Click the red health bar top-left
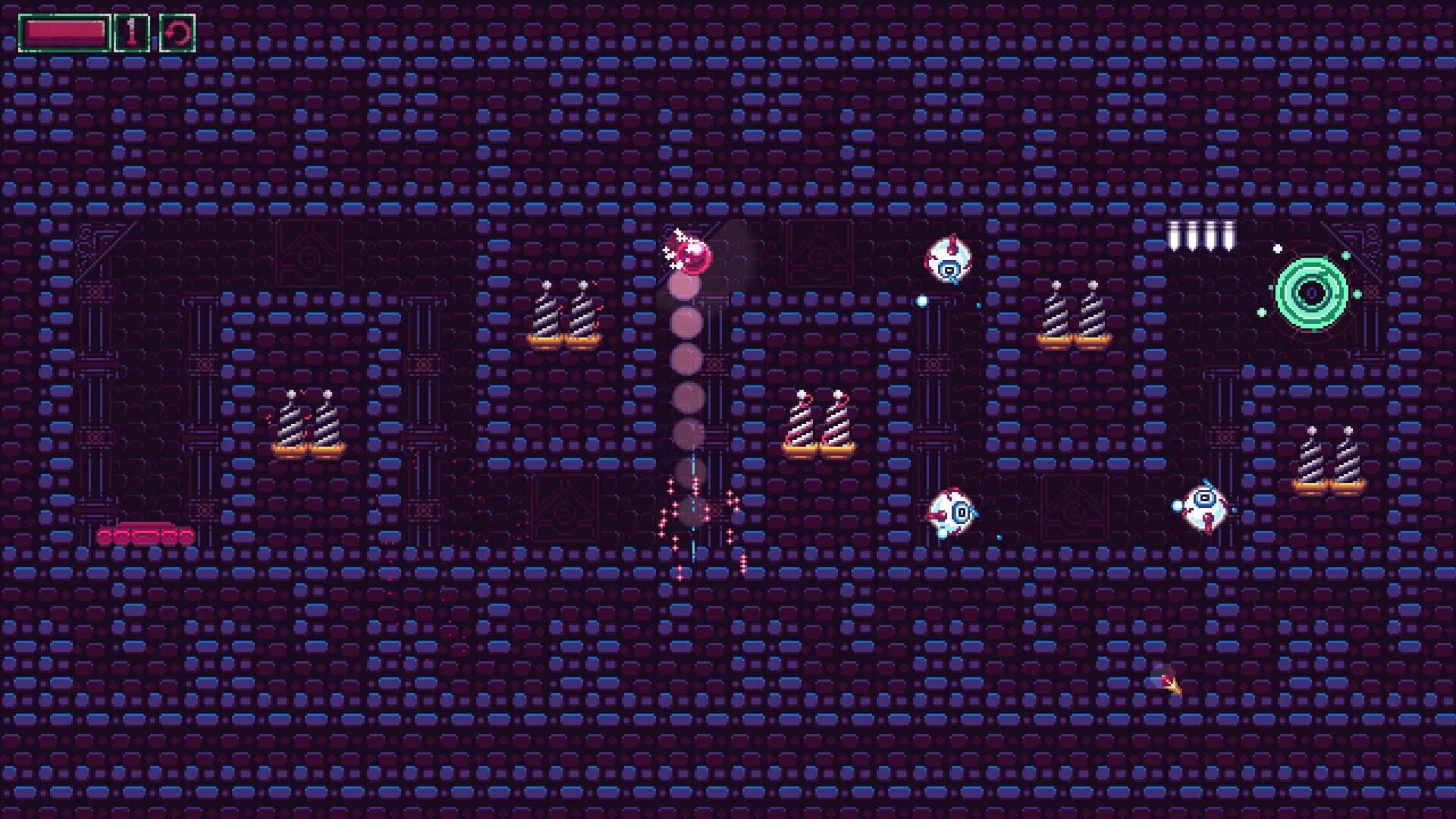 pyautogui.click(x=64, y=30)
